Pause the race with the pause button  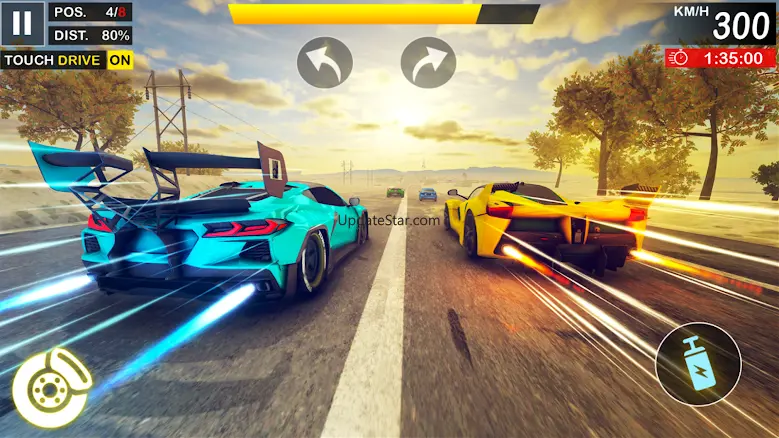(x=22, y=23)
